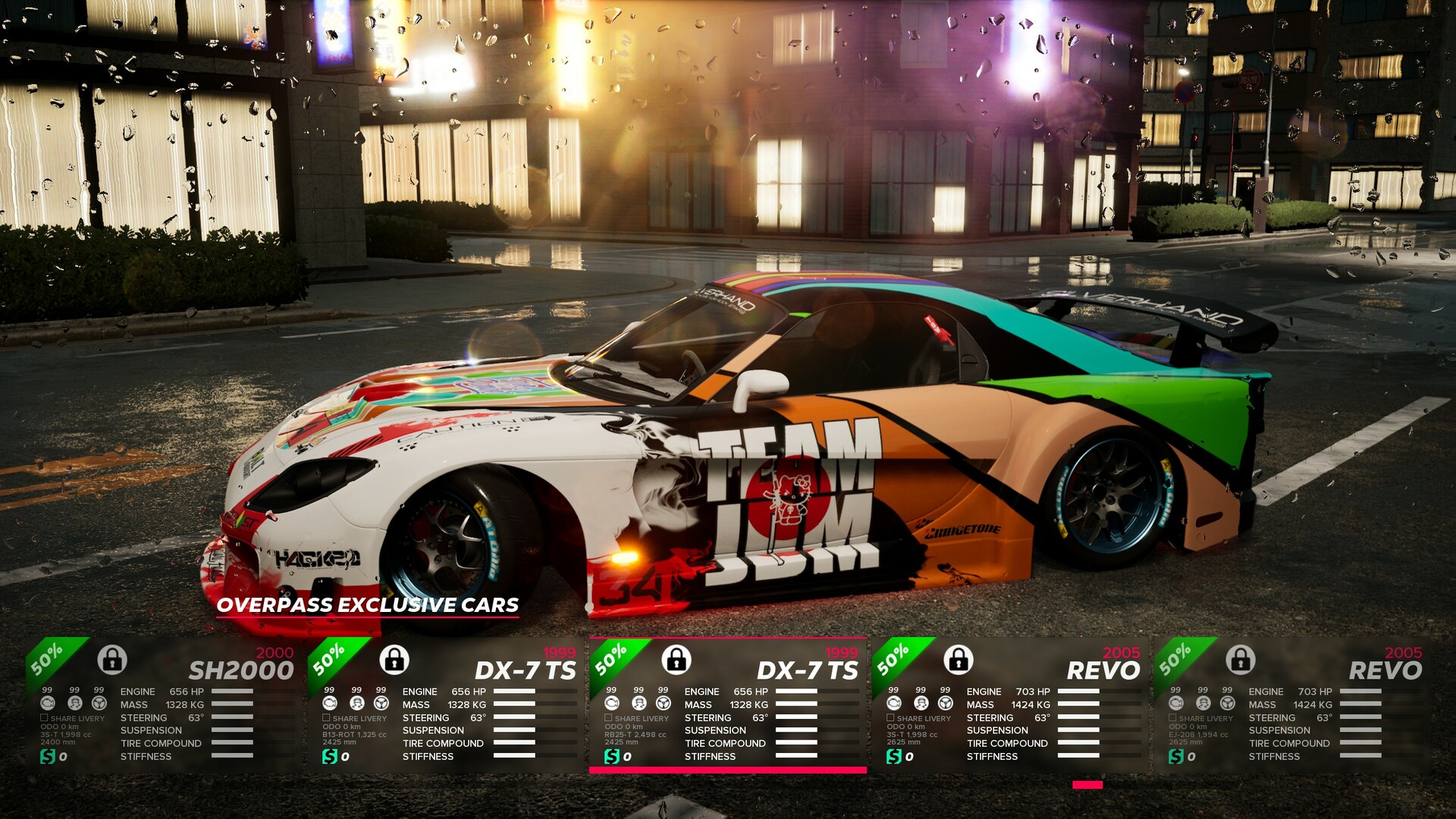Choose the REVO with EJ-208 engine
Image resolution: width=1456 pixels, height=819 pixels.
1292,705
